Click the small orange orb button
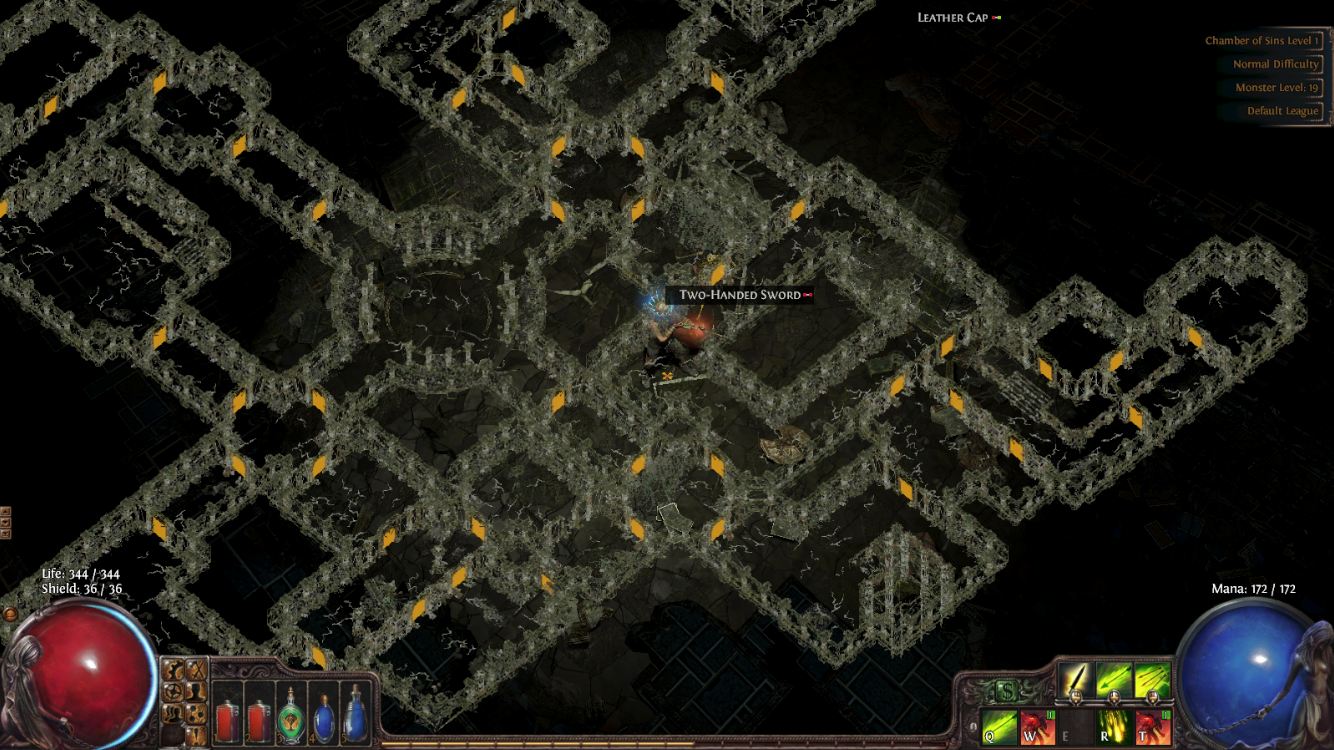Screen dimensions: 1334x750 tap(10, 614)
